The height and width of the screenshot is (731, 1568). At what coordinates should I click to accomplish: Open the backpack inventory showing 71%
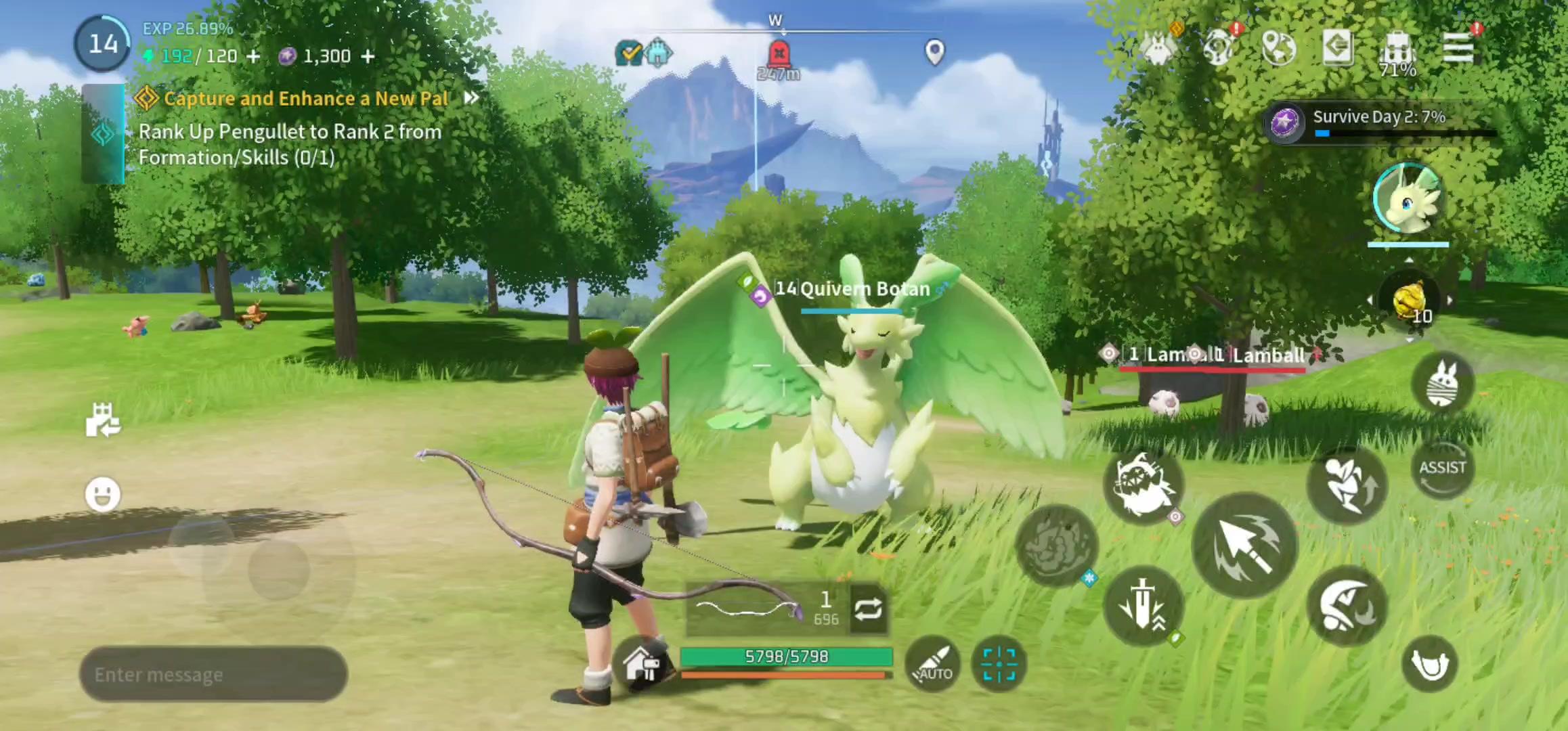(x=1397, y=49)
